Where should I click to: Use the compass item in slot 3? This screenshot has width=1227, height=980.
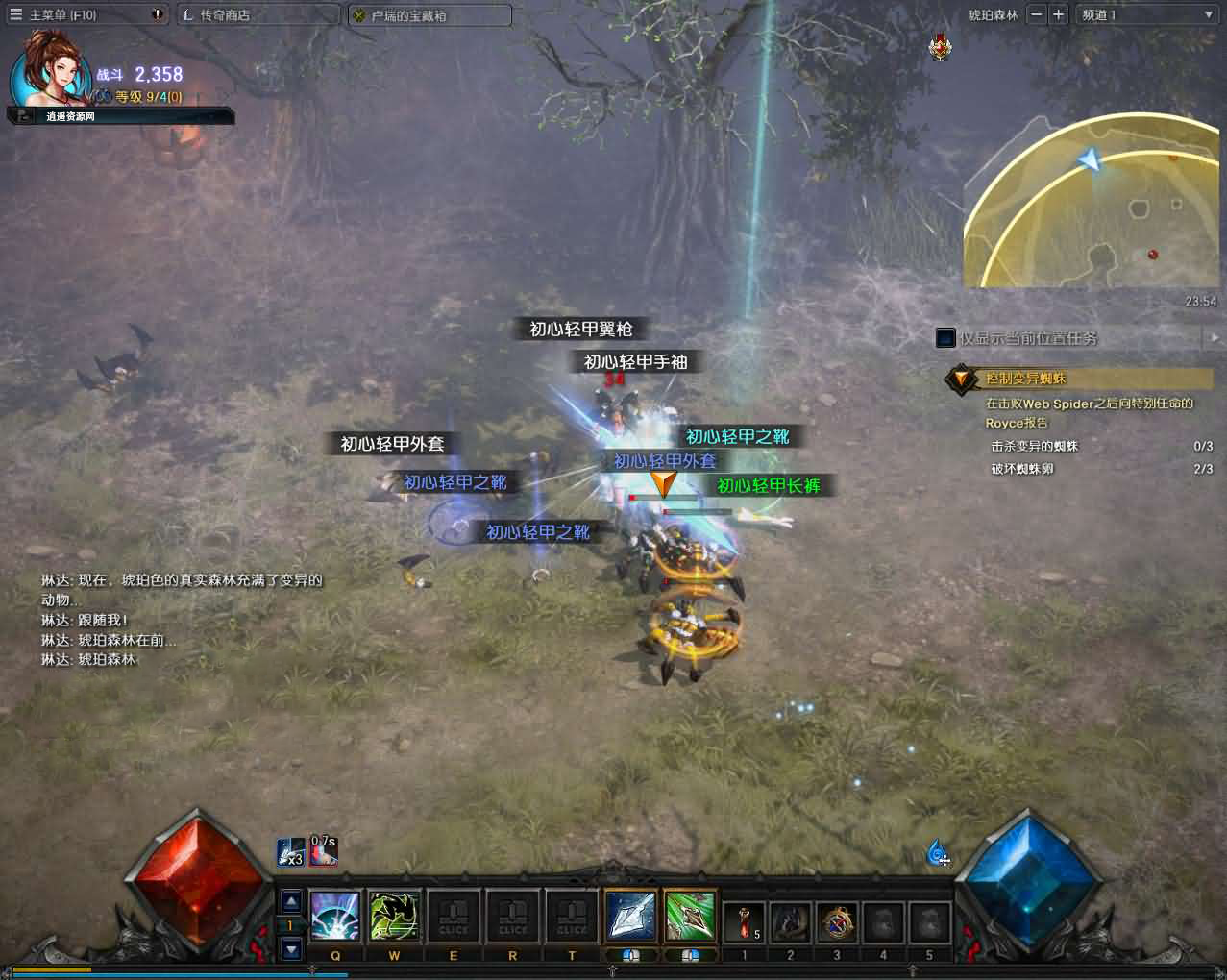(836, 922)
